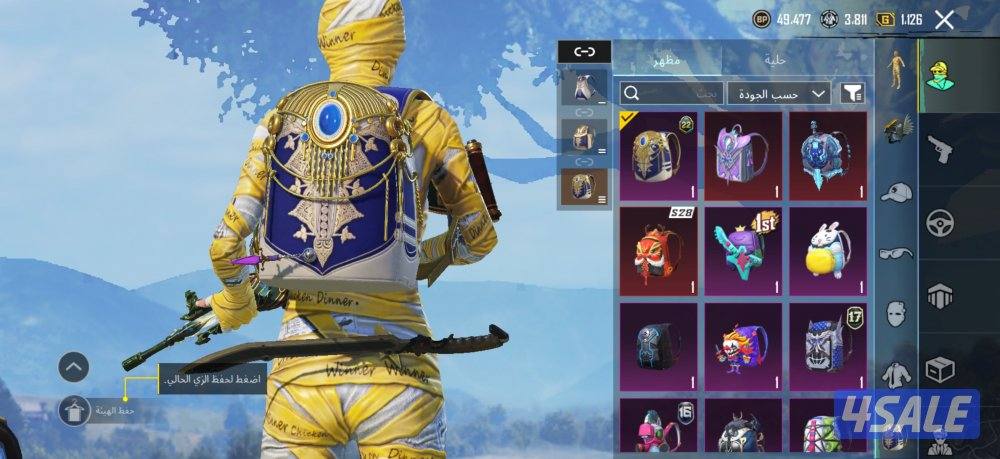1000x459 pixels.
Task: Choose the blue ice orb backpack
Action: (828, 156)
